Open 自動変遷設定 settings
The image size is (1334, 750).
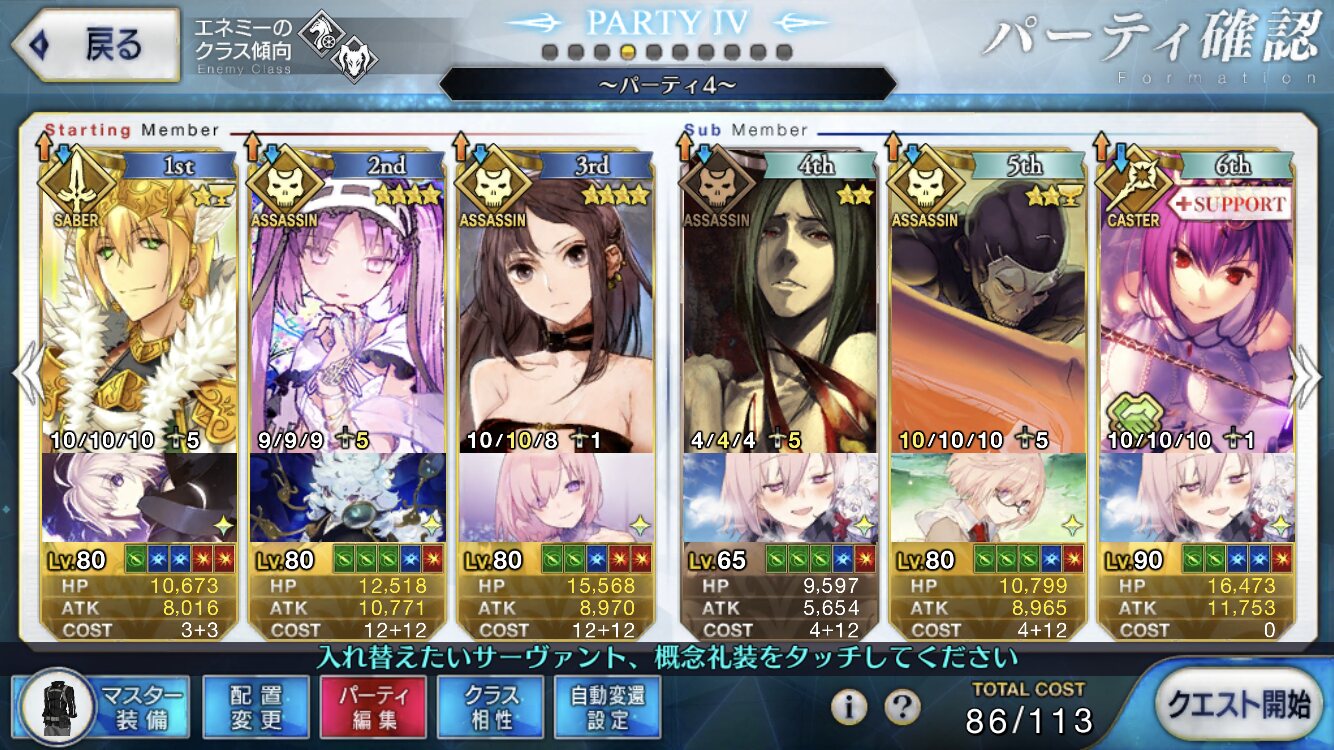point(608,706)
